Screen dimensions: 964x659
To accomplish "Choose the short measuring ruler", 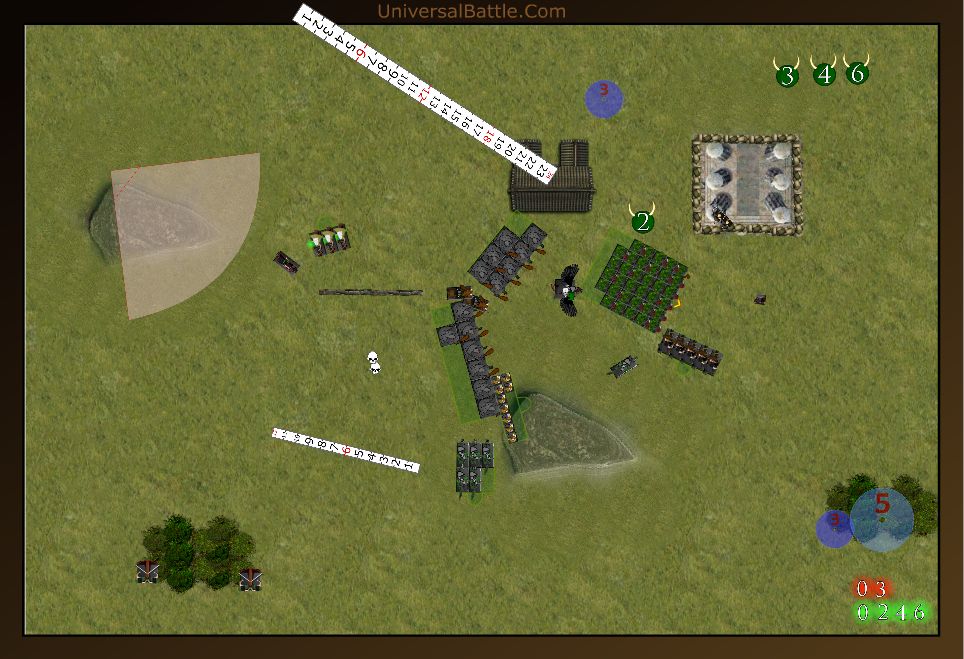I will tap(345, 450).
